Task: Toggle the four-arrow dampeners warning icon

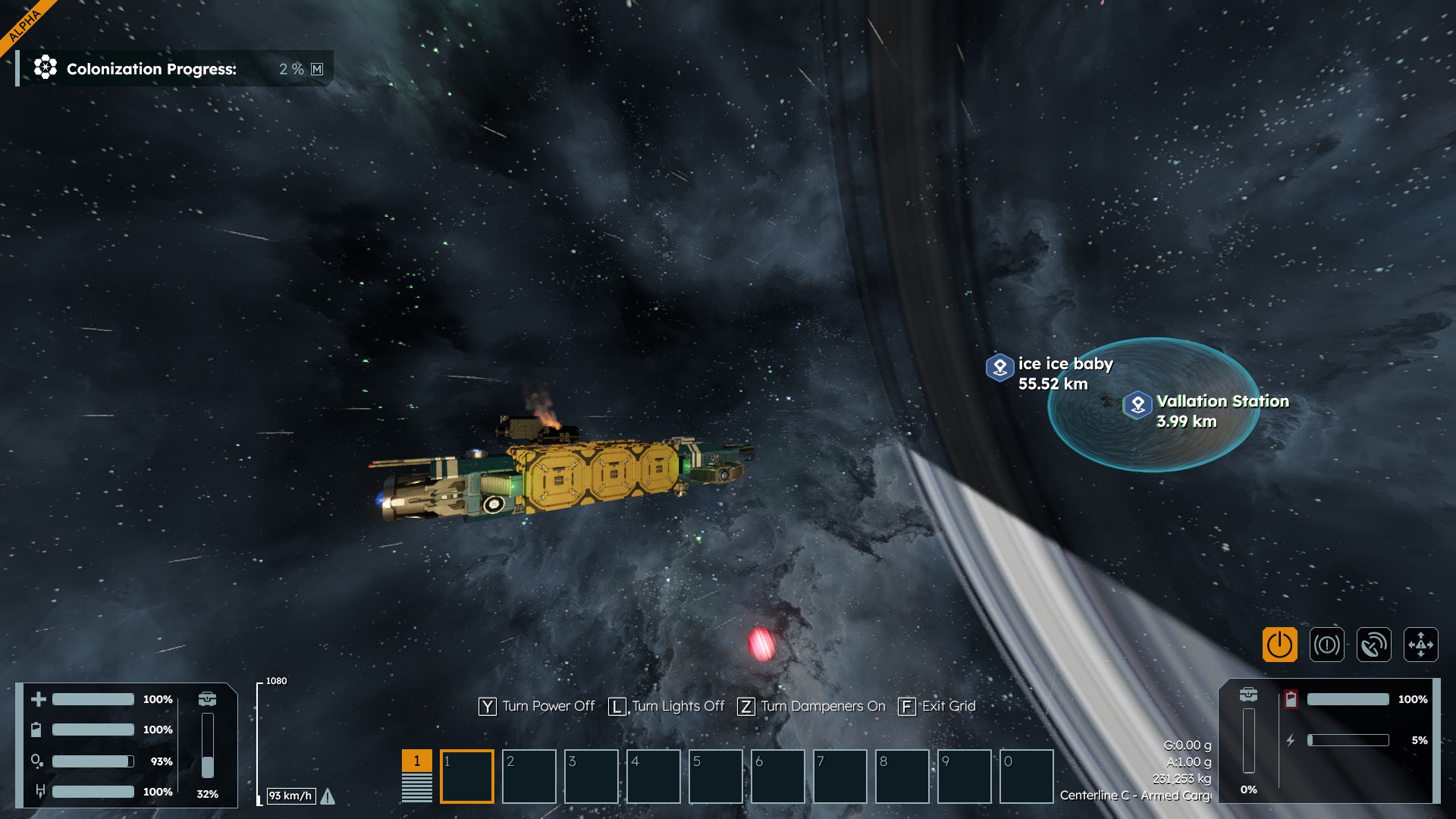Action: (1420, 645)
